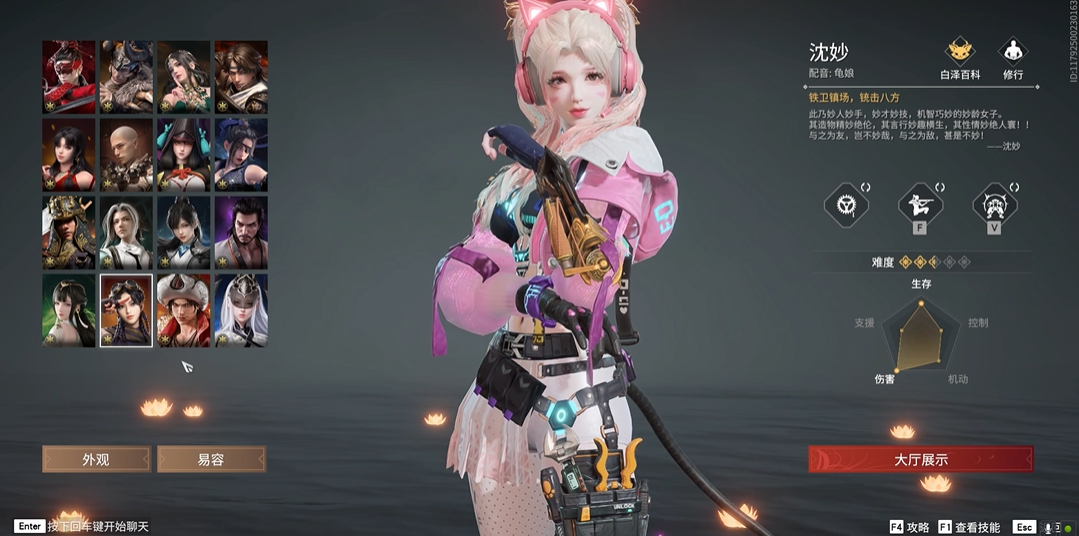
Task: Pick the bearded hero on purple background
Action: coord(241,233)
